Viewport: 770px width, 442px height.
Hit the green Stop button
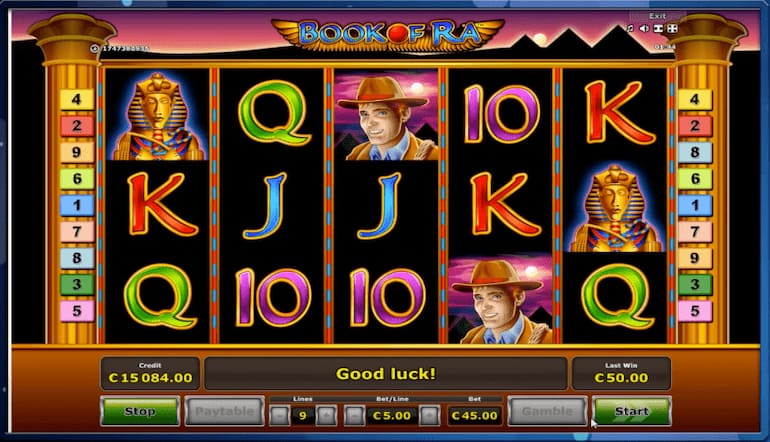139,411
